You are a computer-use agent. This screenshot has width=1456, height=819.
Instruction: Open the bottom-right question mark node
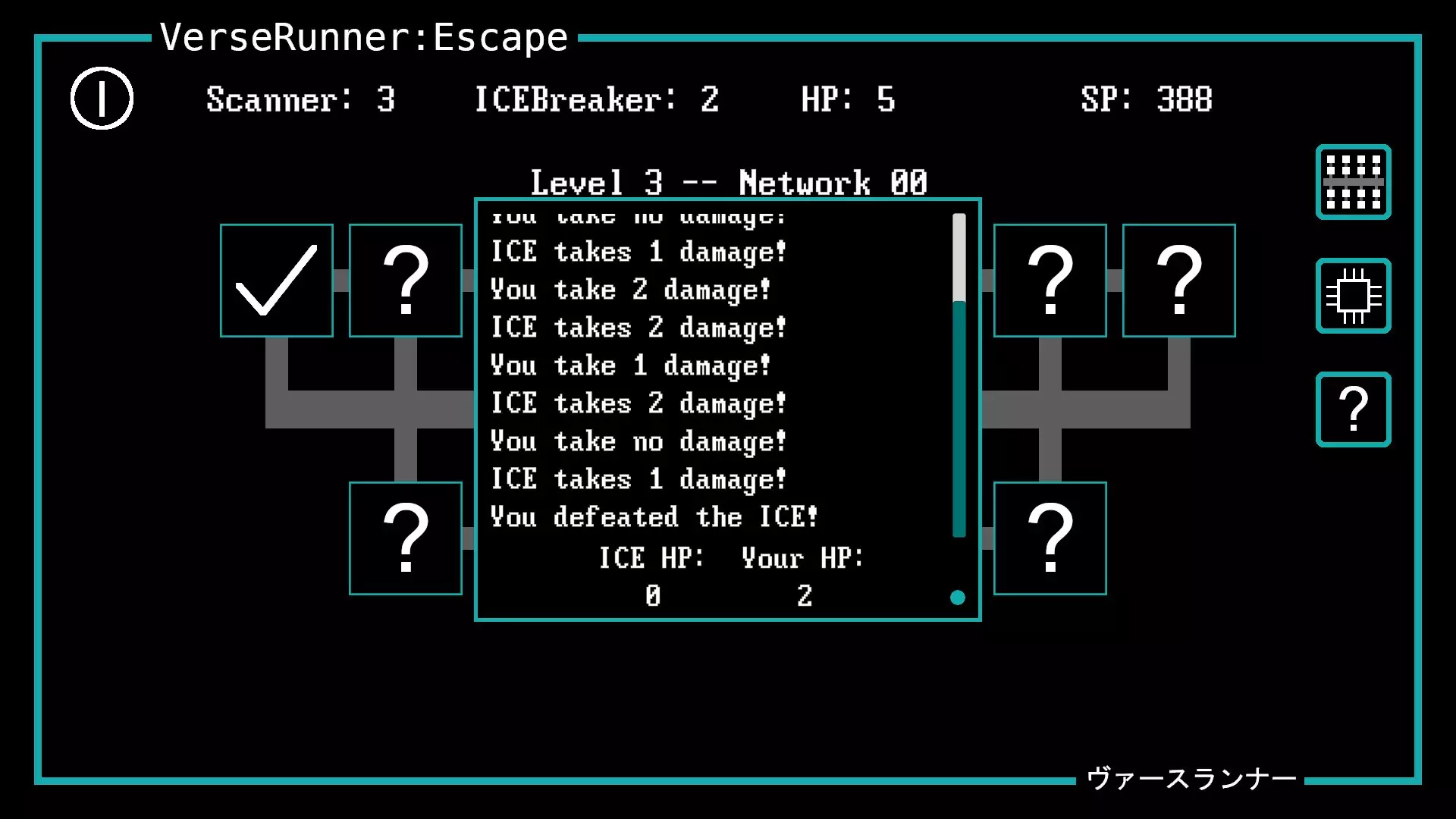pos(1050,537)
